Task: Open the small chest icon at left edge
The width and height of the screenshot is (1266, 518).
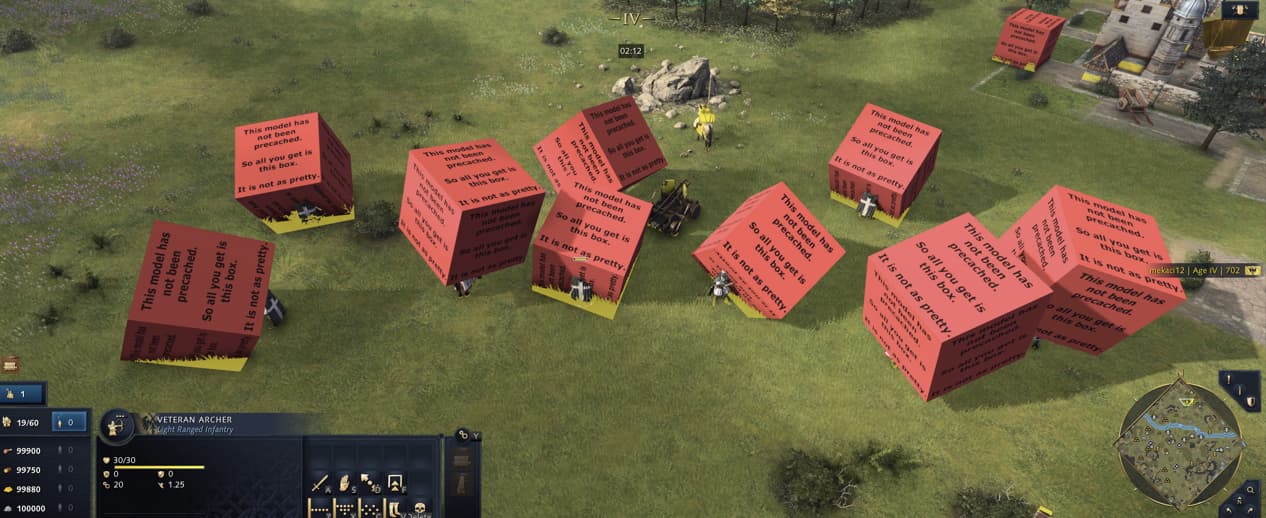Action: 10,365
